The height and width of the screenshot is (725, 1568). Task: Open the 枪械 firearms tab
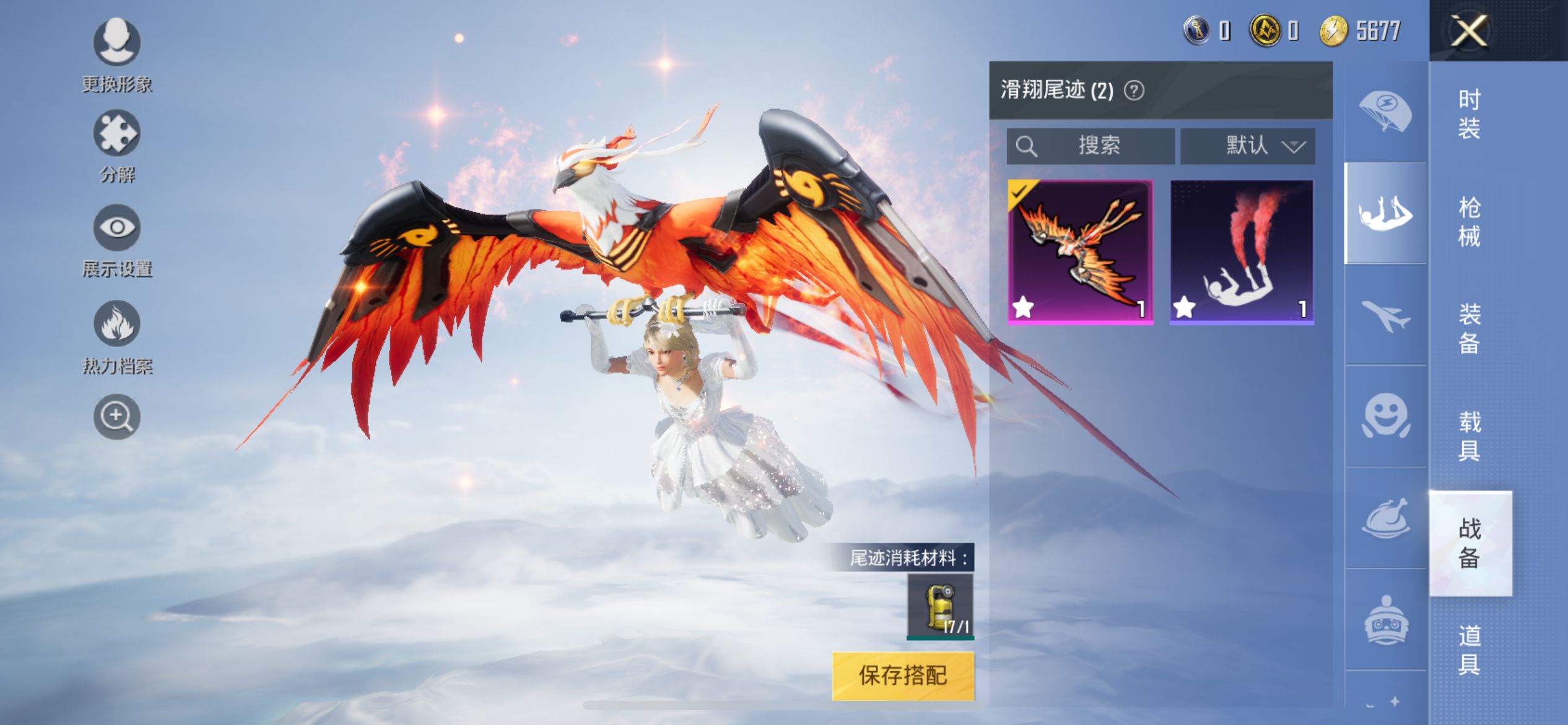[x=1469, y=221]
